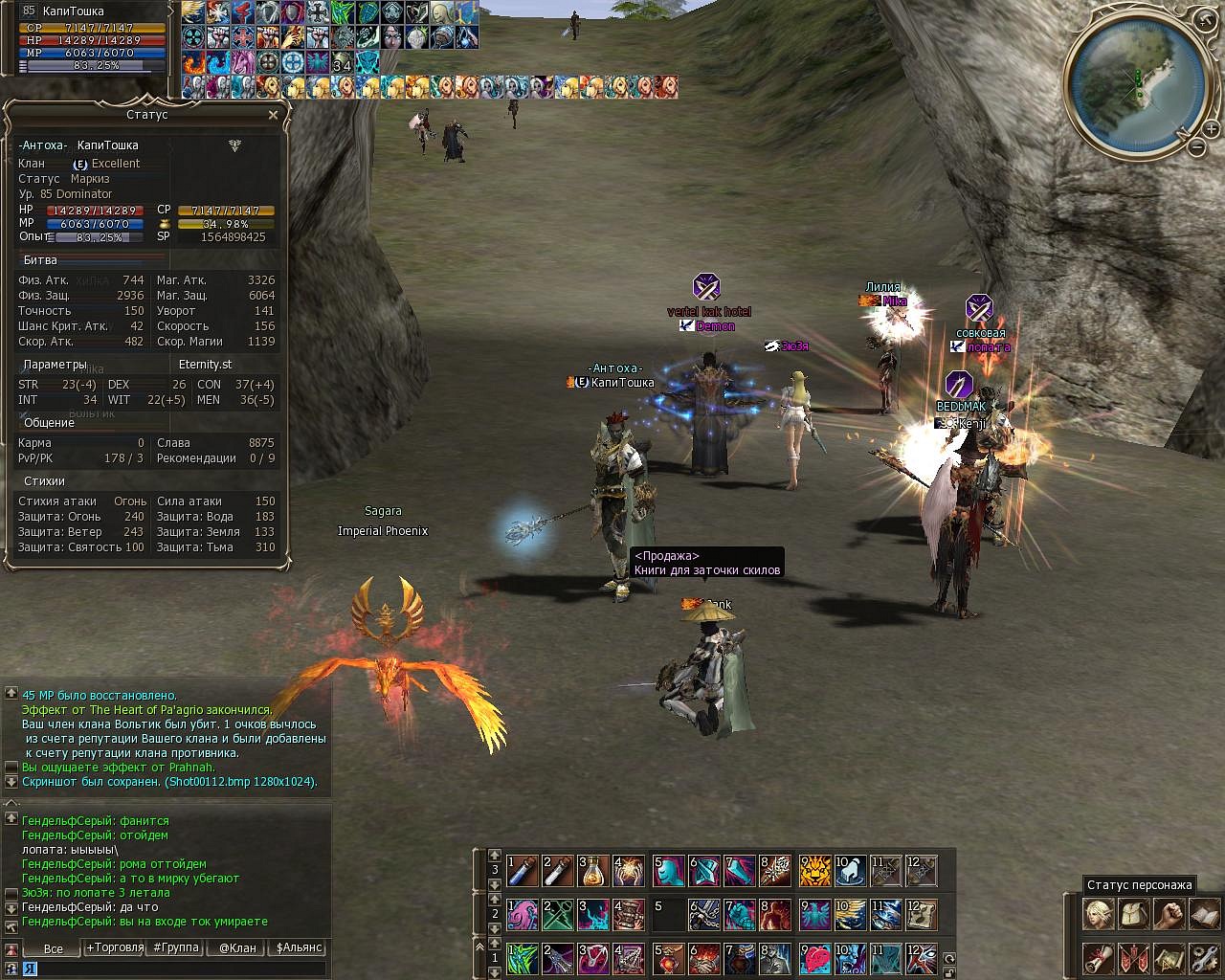Image resolution: width=1225 pixels, height=980 pixels.
Task: Open the skills book icon
Action: coord(1204,914)
